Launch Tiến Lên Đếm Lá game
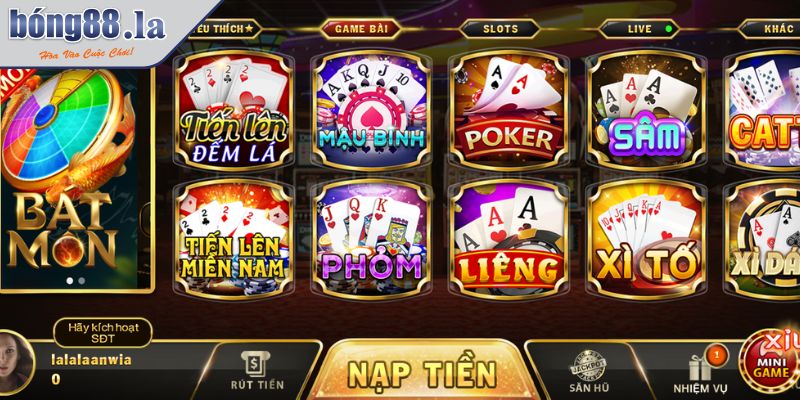Viewport: 800px width, 400px height. point(235,111)
